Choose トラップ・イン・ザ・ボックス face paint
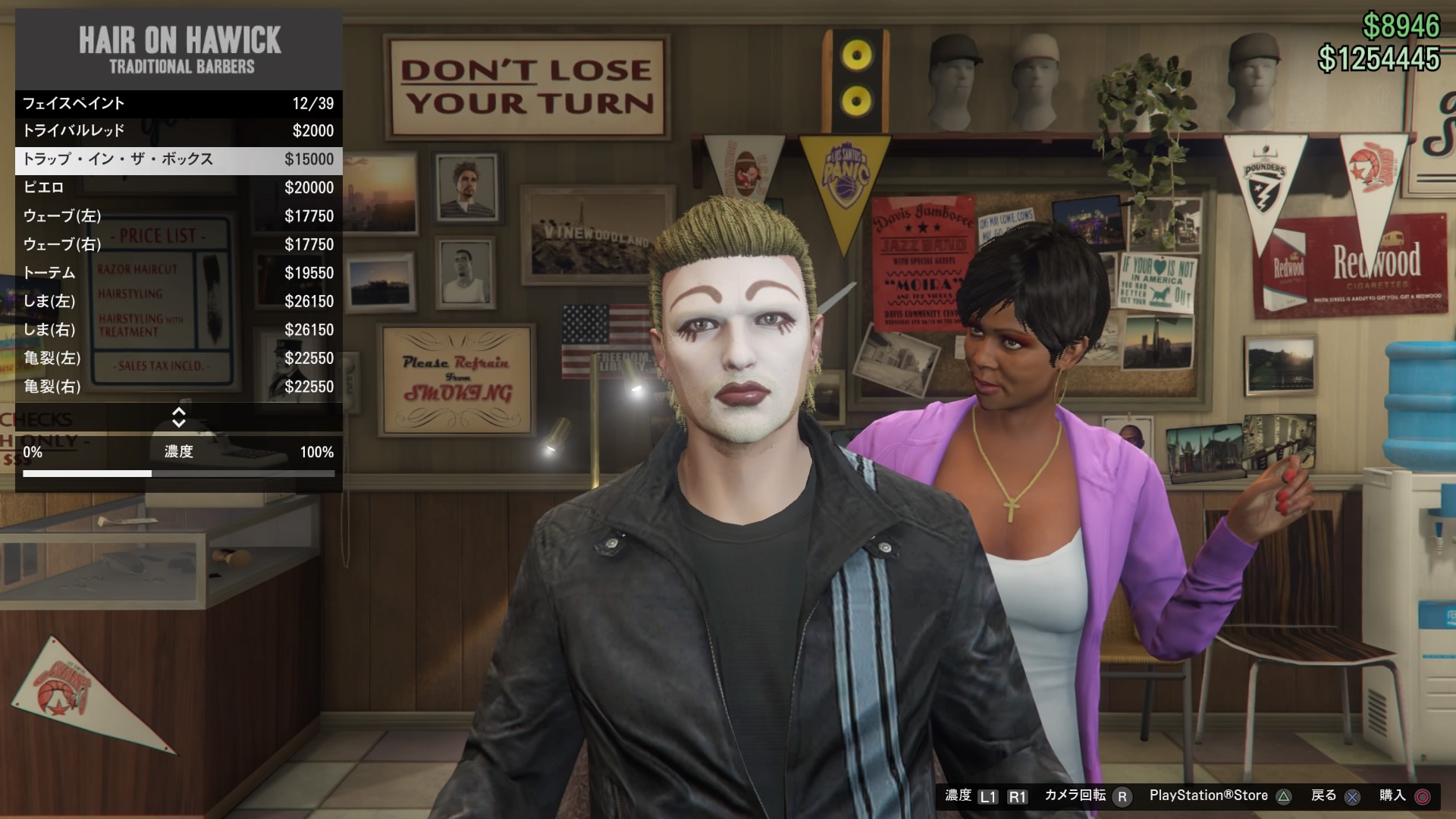1456x819 pixels. coord(178,159)
